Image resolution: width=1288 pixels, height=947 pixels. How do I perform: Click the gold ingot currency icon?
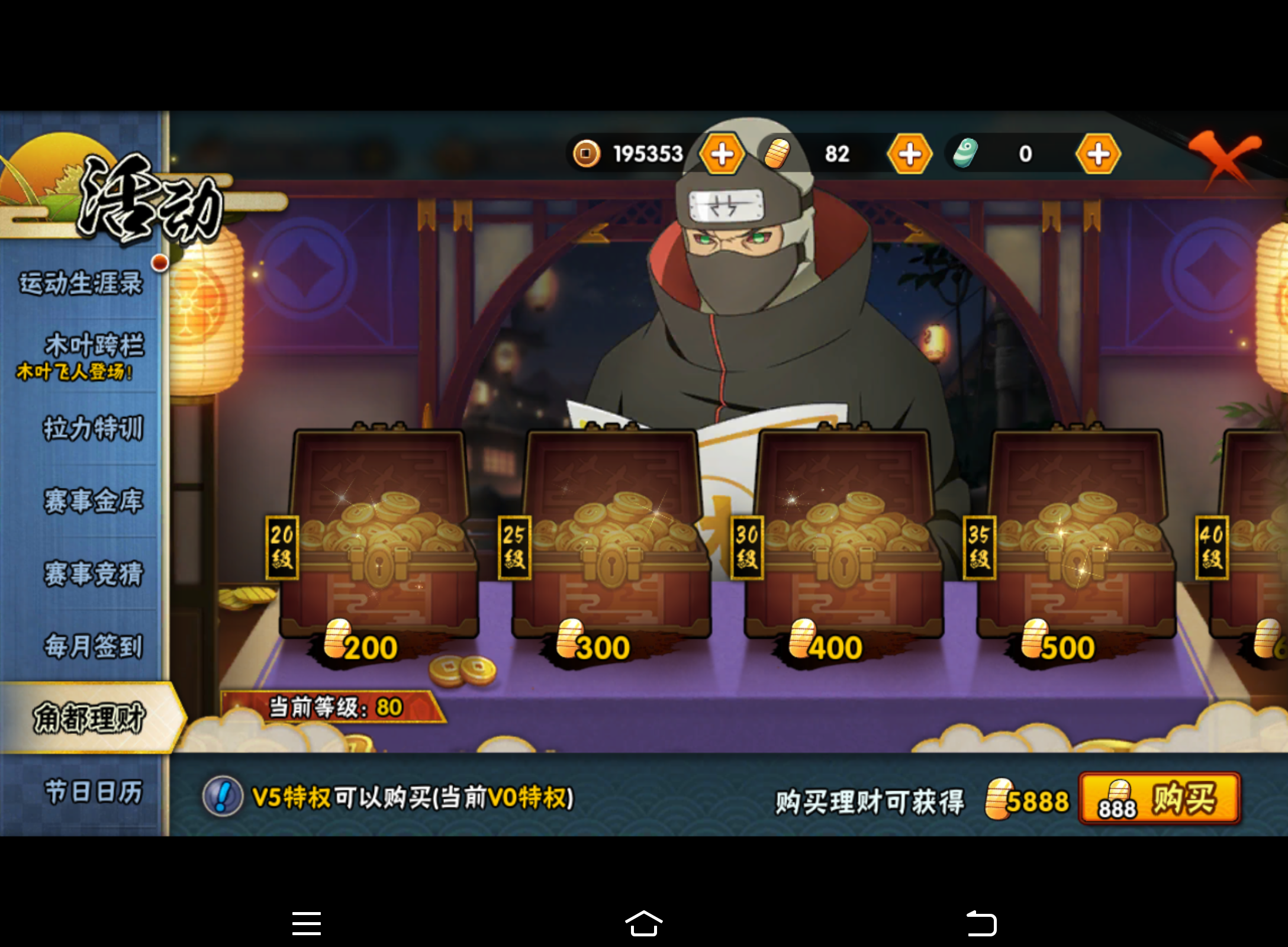[778, 153]
